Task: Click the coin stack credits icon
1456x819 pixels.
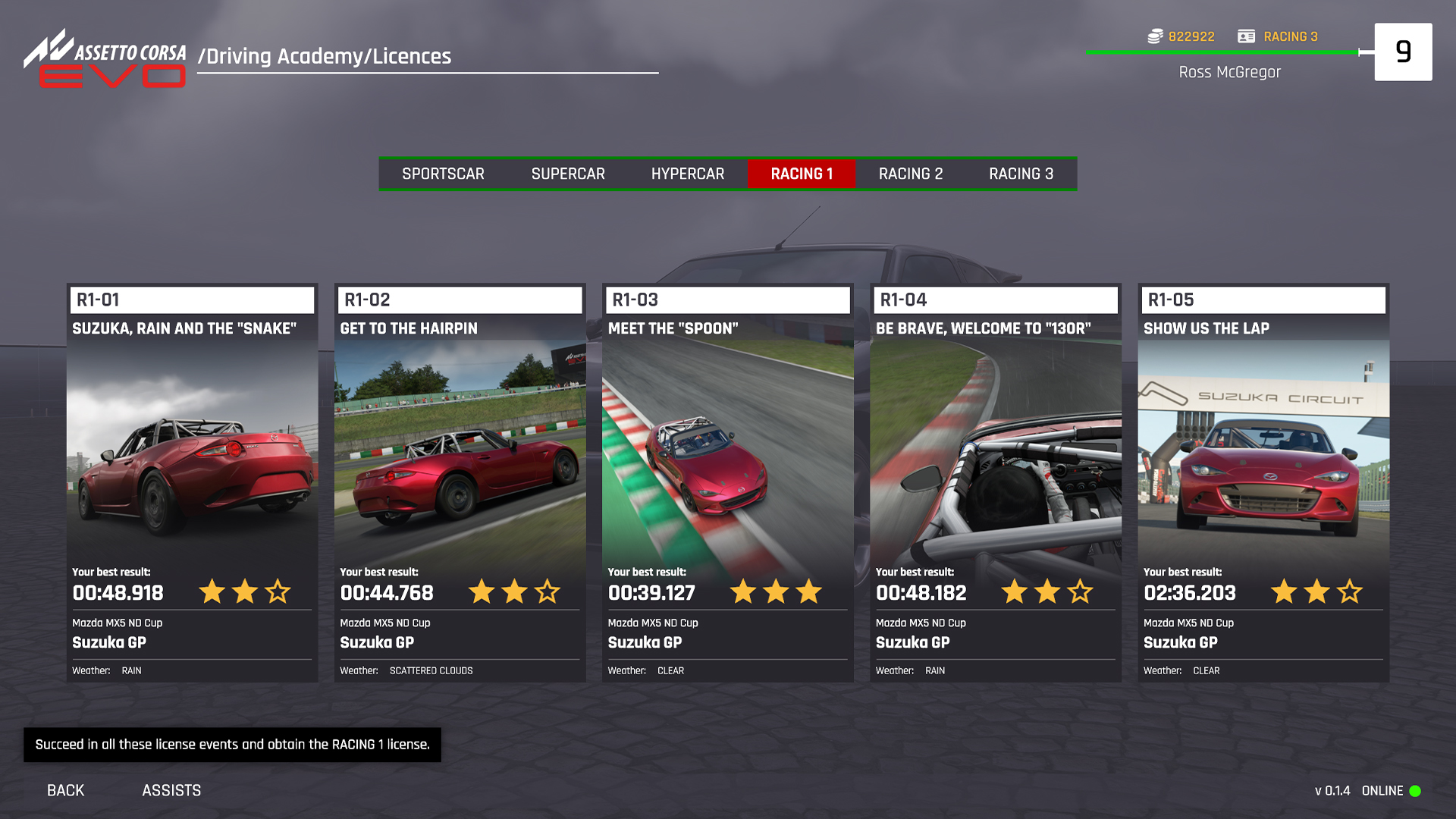Action: (1153, 36)
